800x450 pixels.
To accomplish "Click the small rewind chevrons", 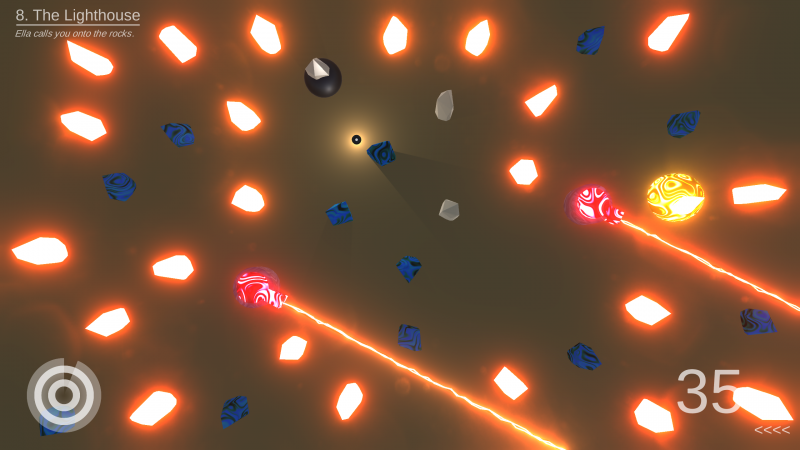I will pyautogui.click(x=771, y=431).
